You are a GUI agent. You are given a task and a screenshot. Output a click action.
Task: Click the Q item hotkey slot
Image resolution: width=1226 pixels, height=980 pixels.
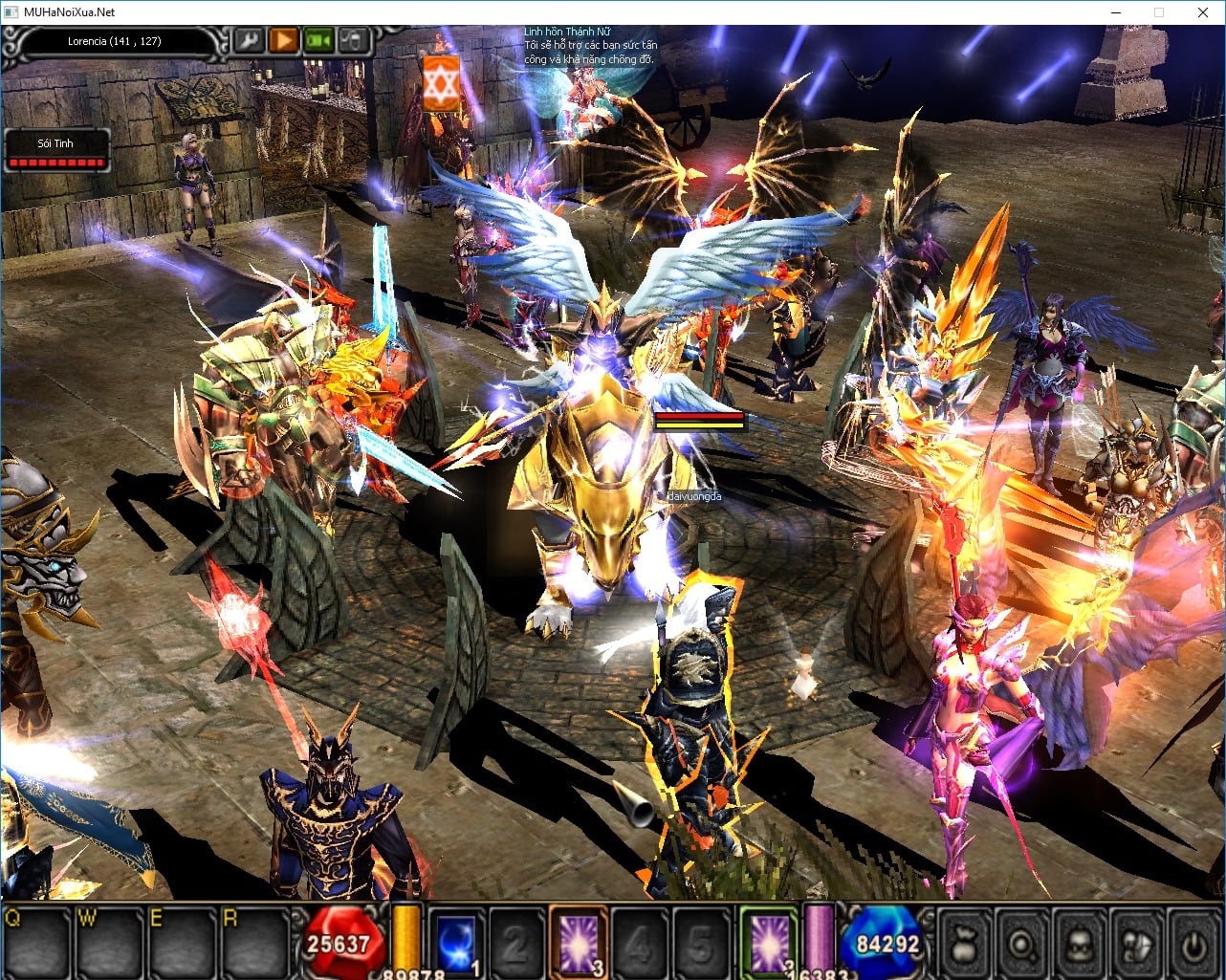click(36, 942)
